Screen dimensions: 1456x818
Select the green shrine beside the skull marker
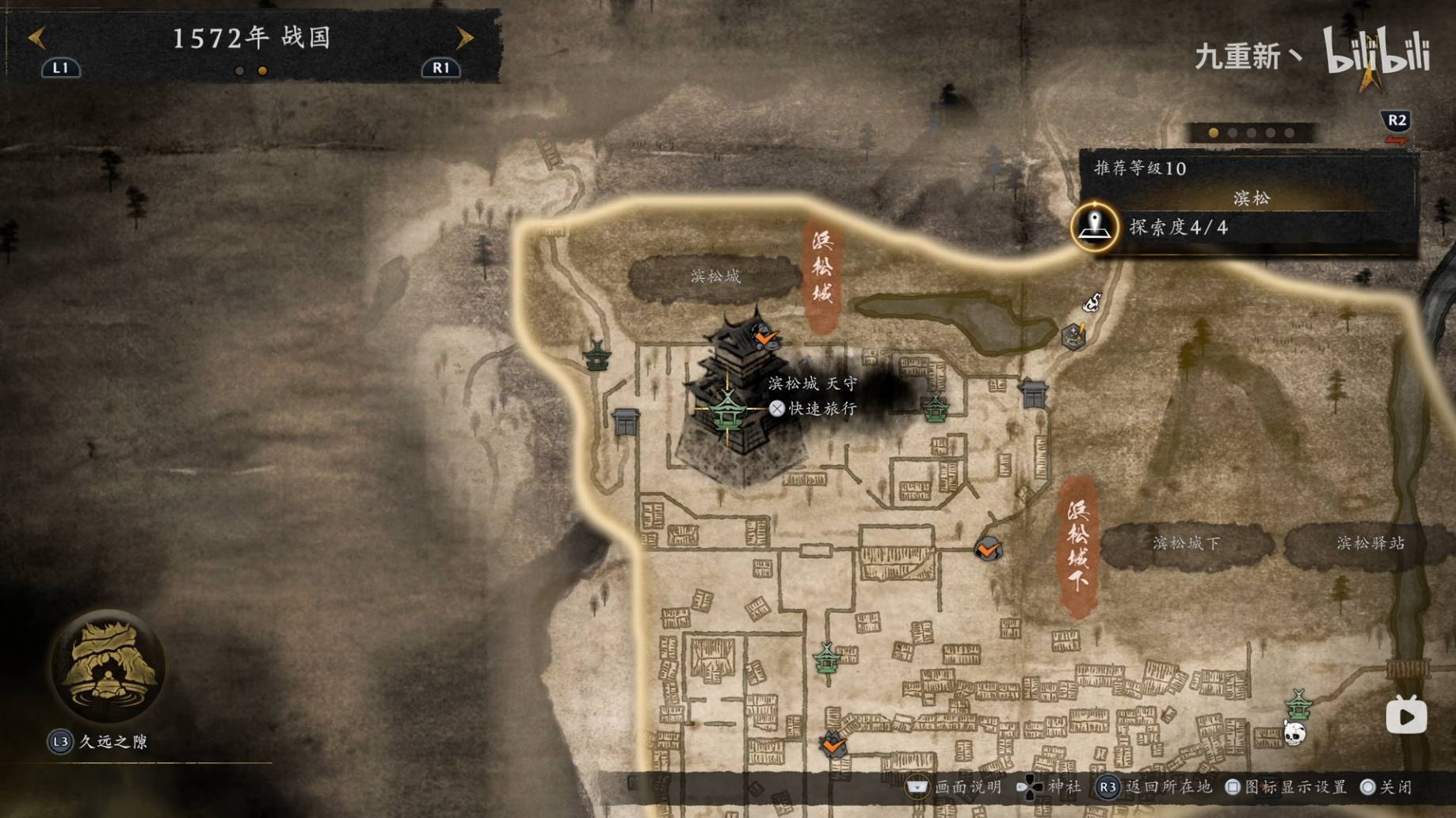pos(1298,702)
